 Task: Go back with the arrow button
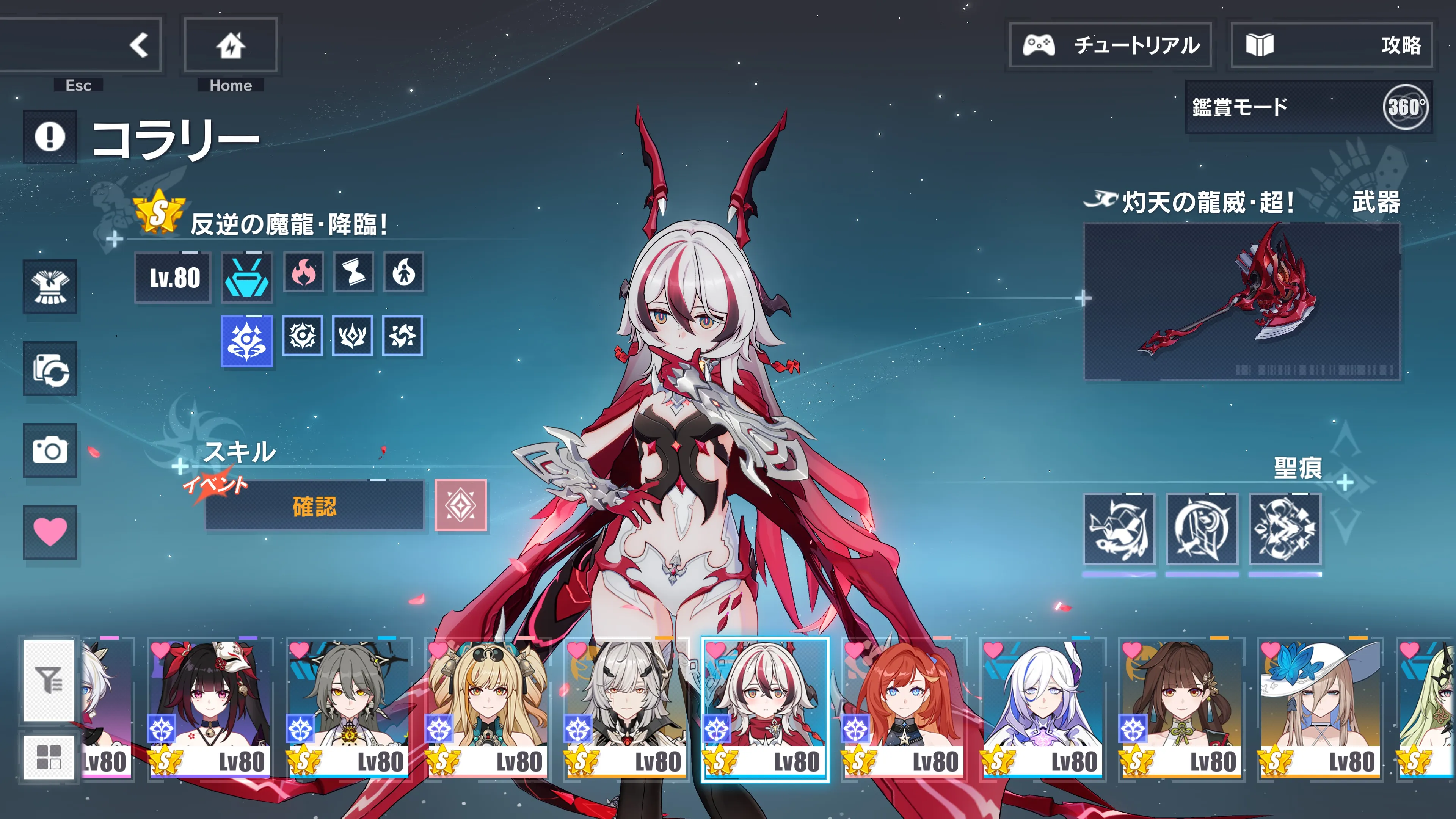click(138, 45)
